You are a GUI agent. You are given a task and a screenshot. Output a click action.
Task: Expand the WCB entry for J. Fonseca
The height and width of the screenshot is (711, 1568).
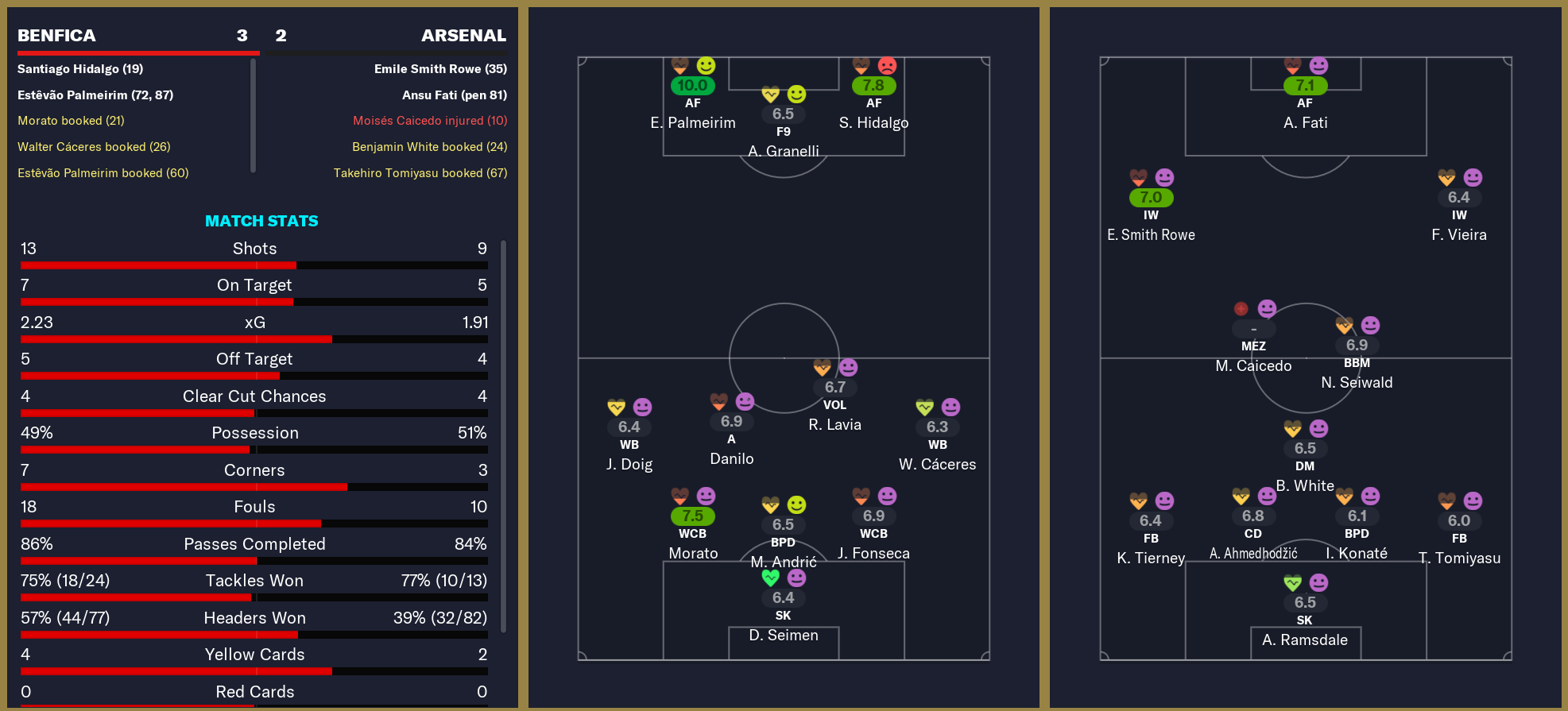click(x=873, y=534)
